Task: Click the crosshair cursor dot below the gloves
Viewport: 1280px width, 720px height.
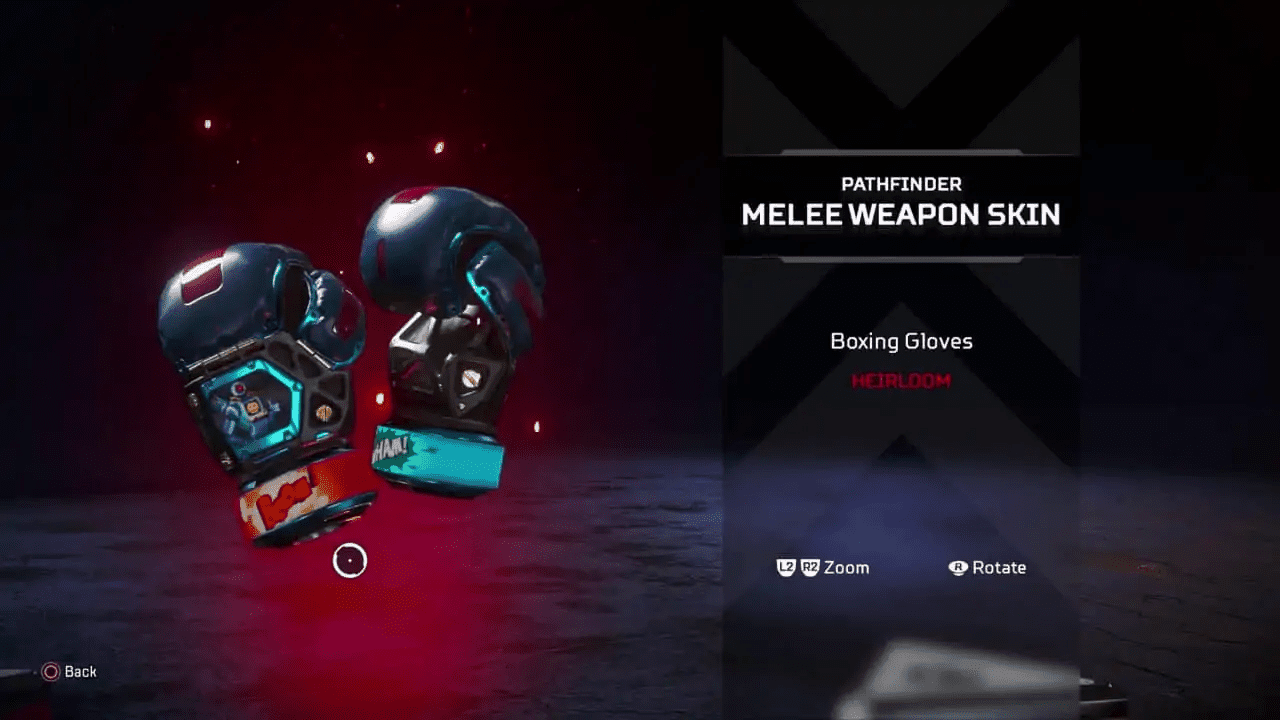Action: 349,561
